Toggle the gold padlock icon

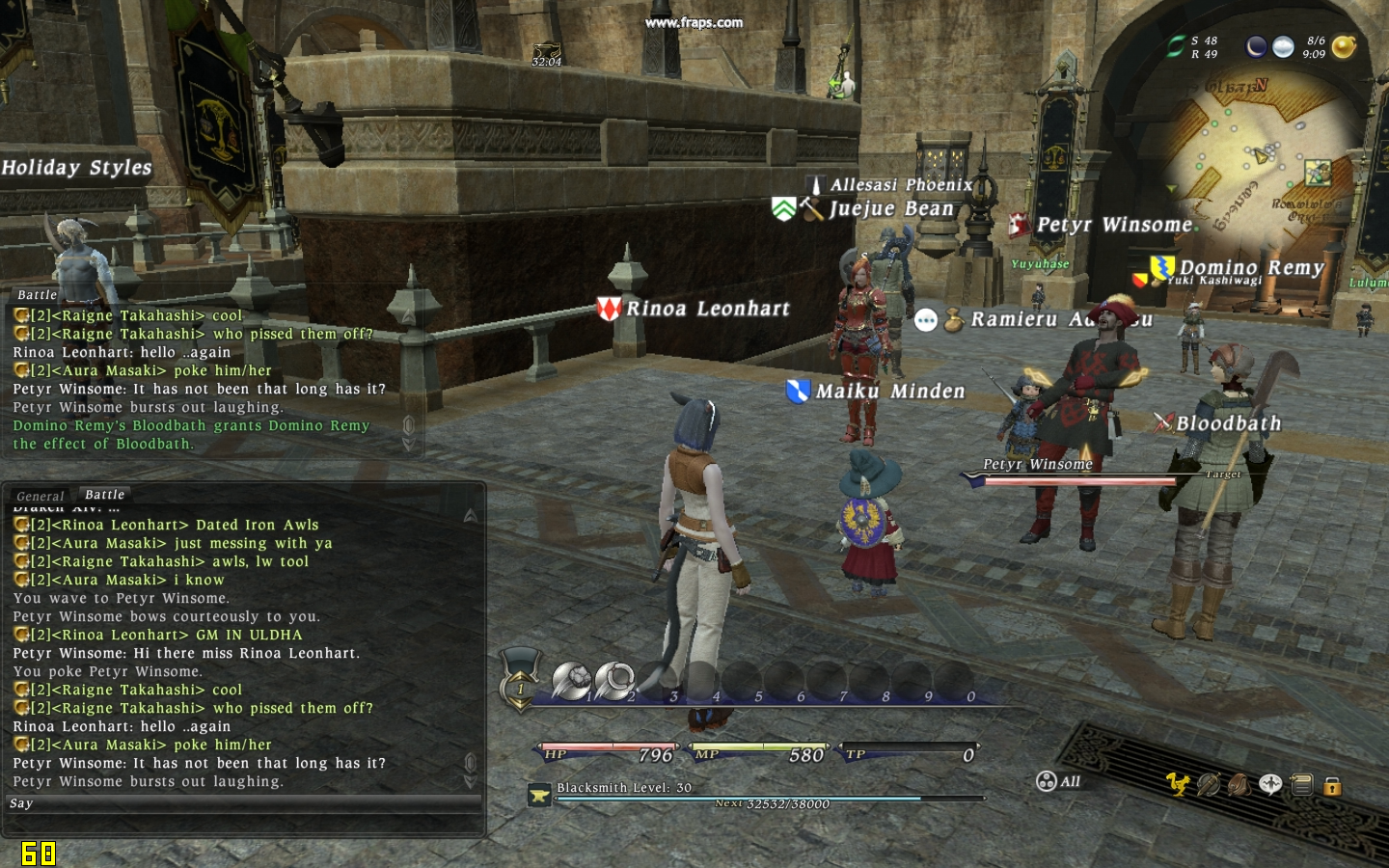1332,785
